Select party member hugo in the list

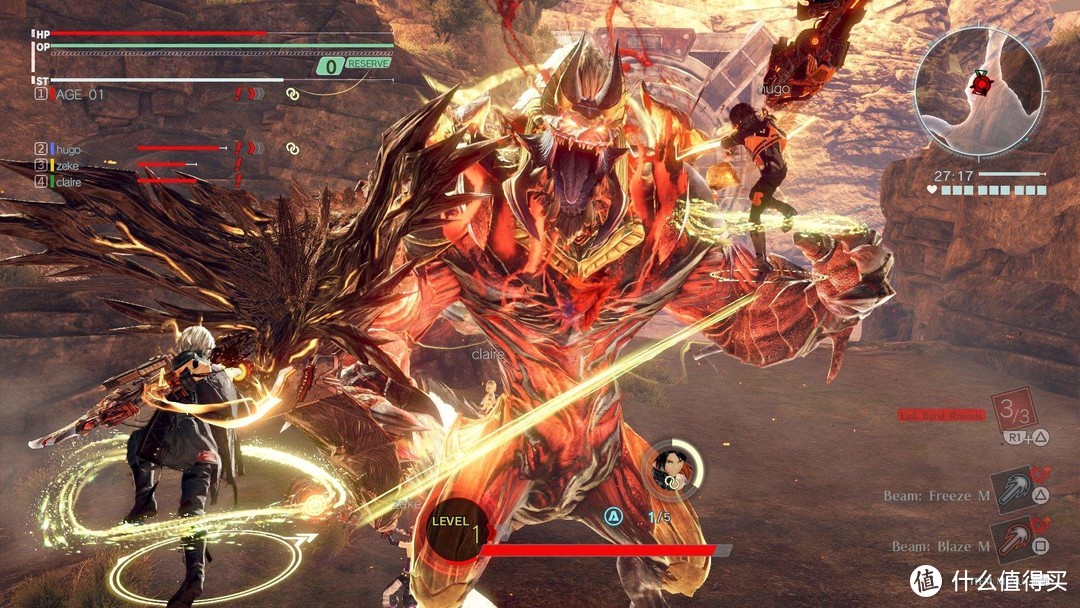click(68, 149)
